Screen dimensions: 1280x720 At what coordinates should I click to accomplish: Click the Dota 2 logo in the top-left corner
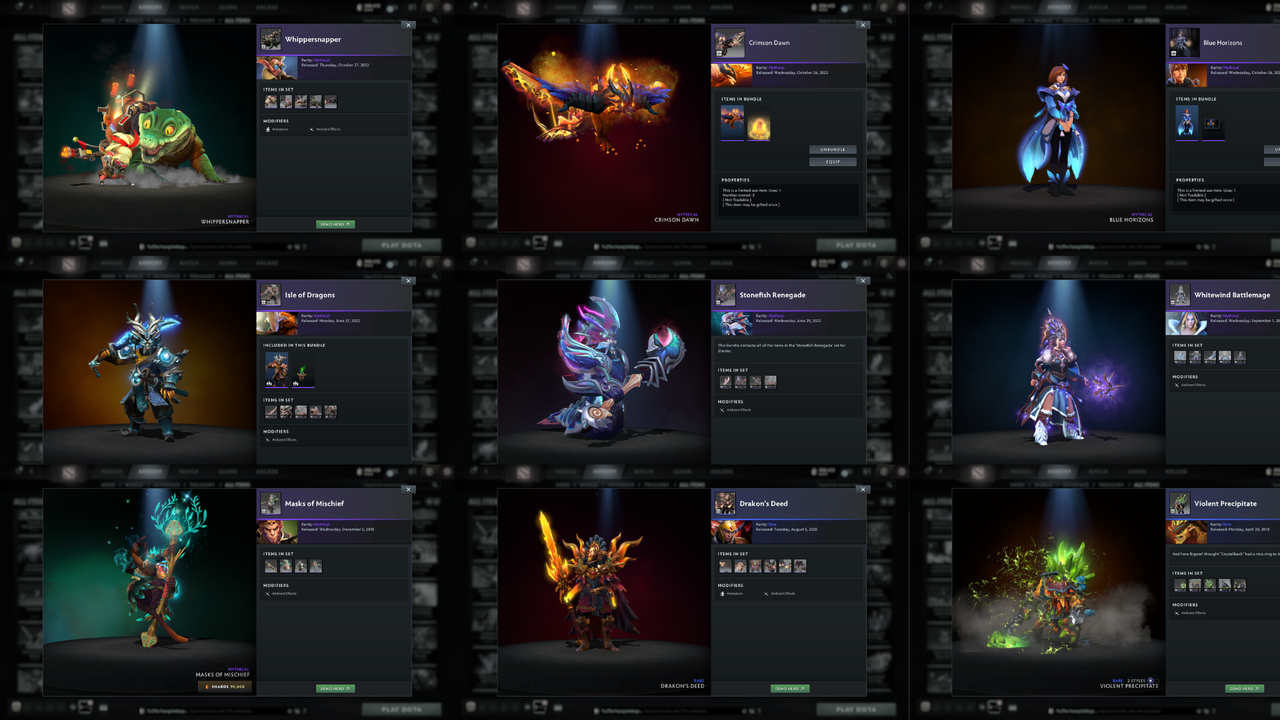coord(67,8)
